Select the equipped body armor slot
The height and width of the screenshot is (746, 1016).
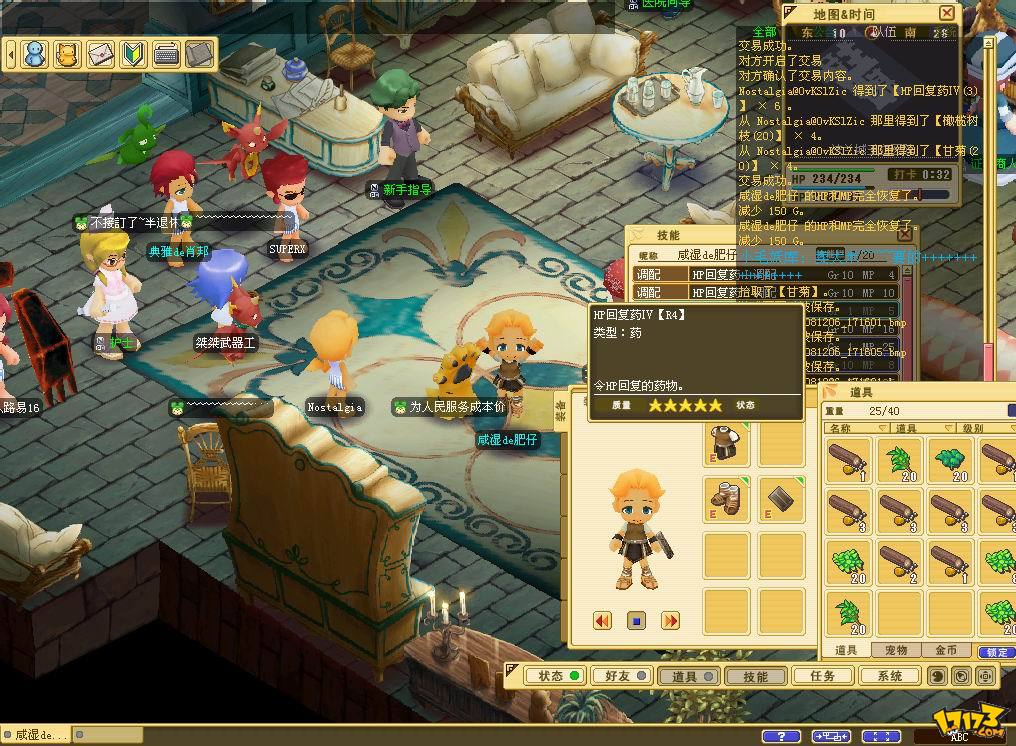pyautogui.click(x=726, y=443)
